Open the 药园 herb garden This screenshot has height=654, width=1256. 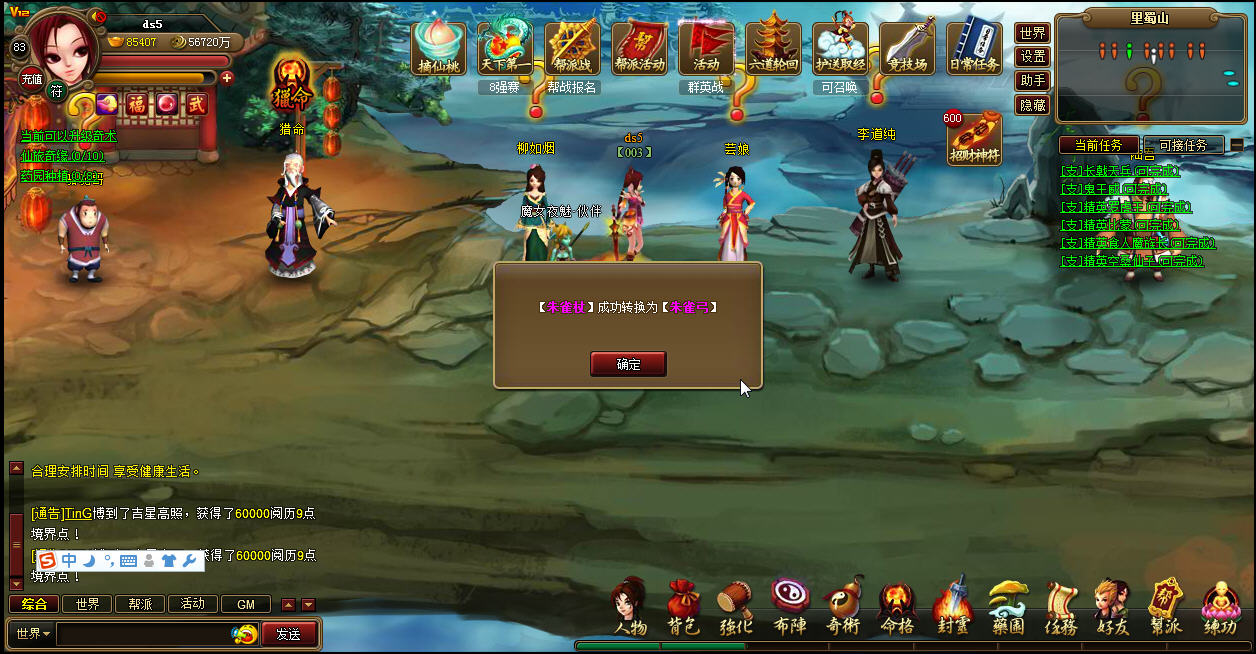1008,607
